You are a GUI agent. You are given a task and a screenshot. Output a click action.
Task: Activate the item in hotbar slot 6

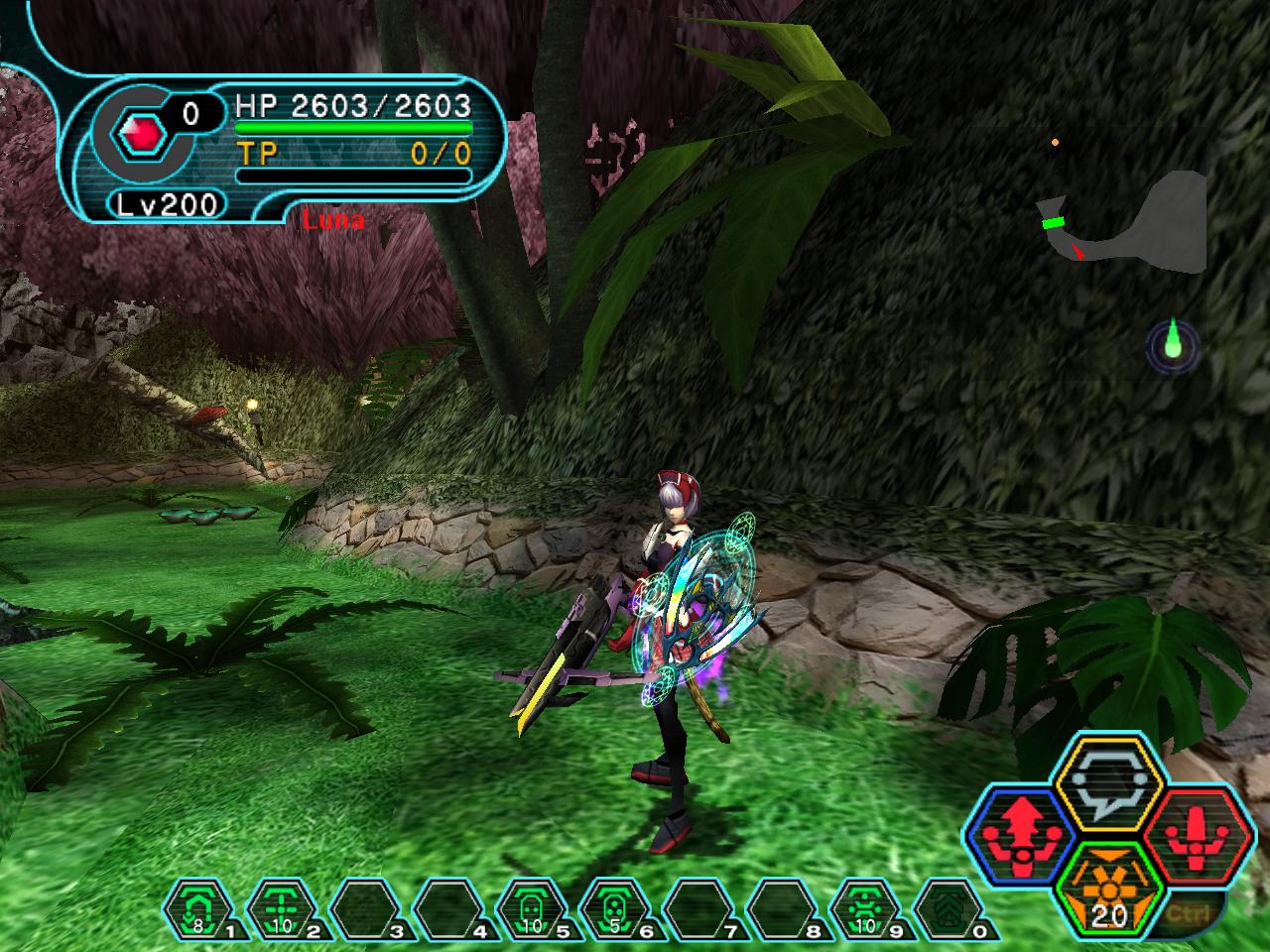pos(614,909)
